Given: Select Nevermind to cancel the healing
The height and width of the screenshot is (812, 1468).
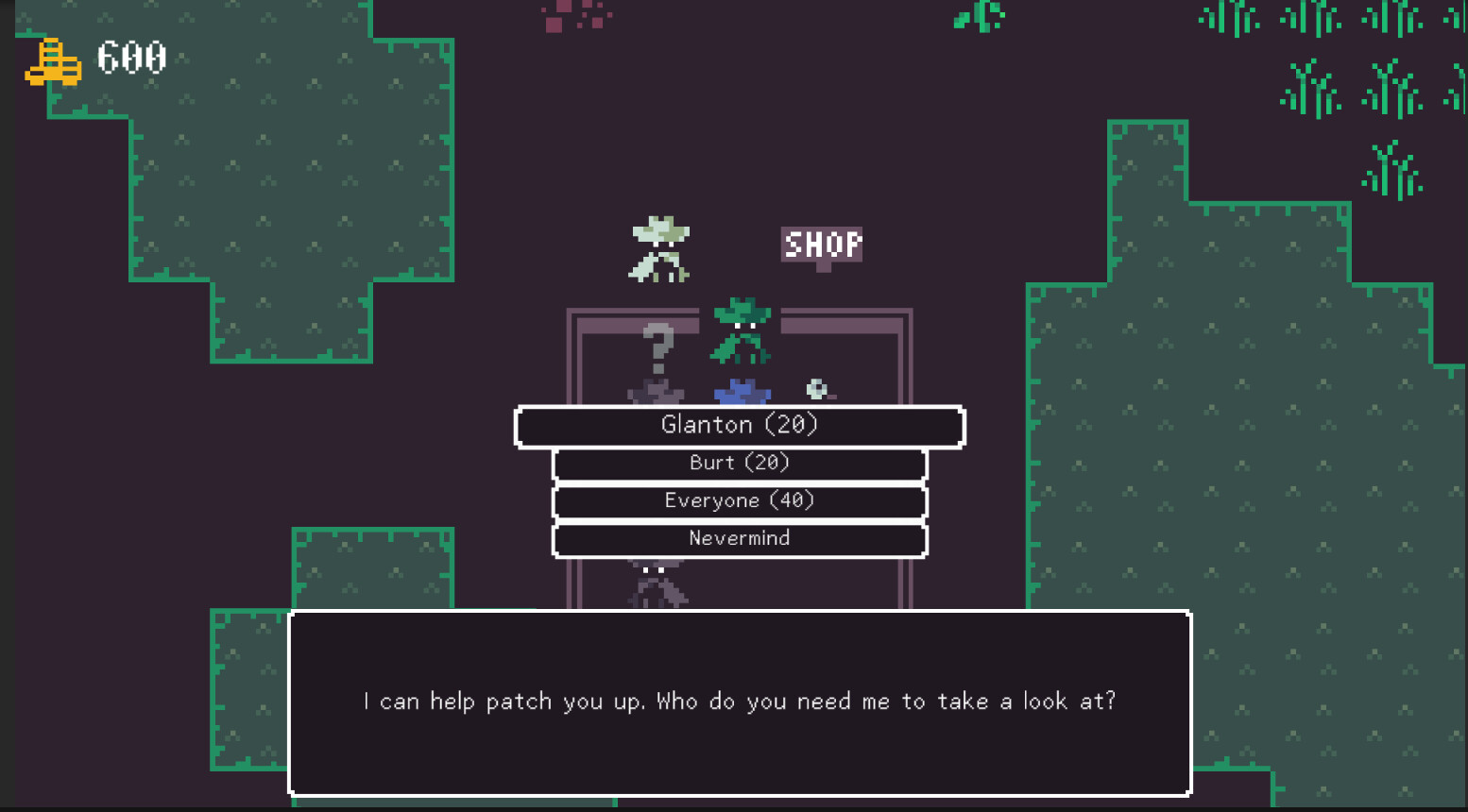Looking at the screenshot, I should 740,538.
